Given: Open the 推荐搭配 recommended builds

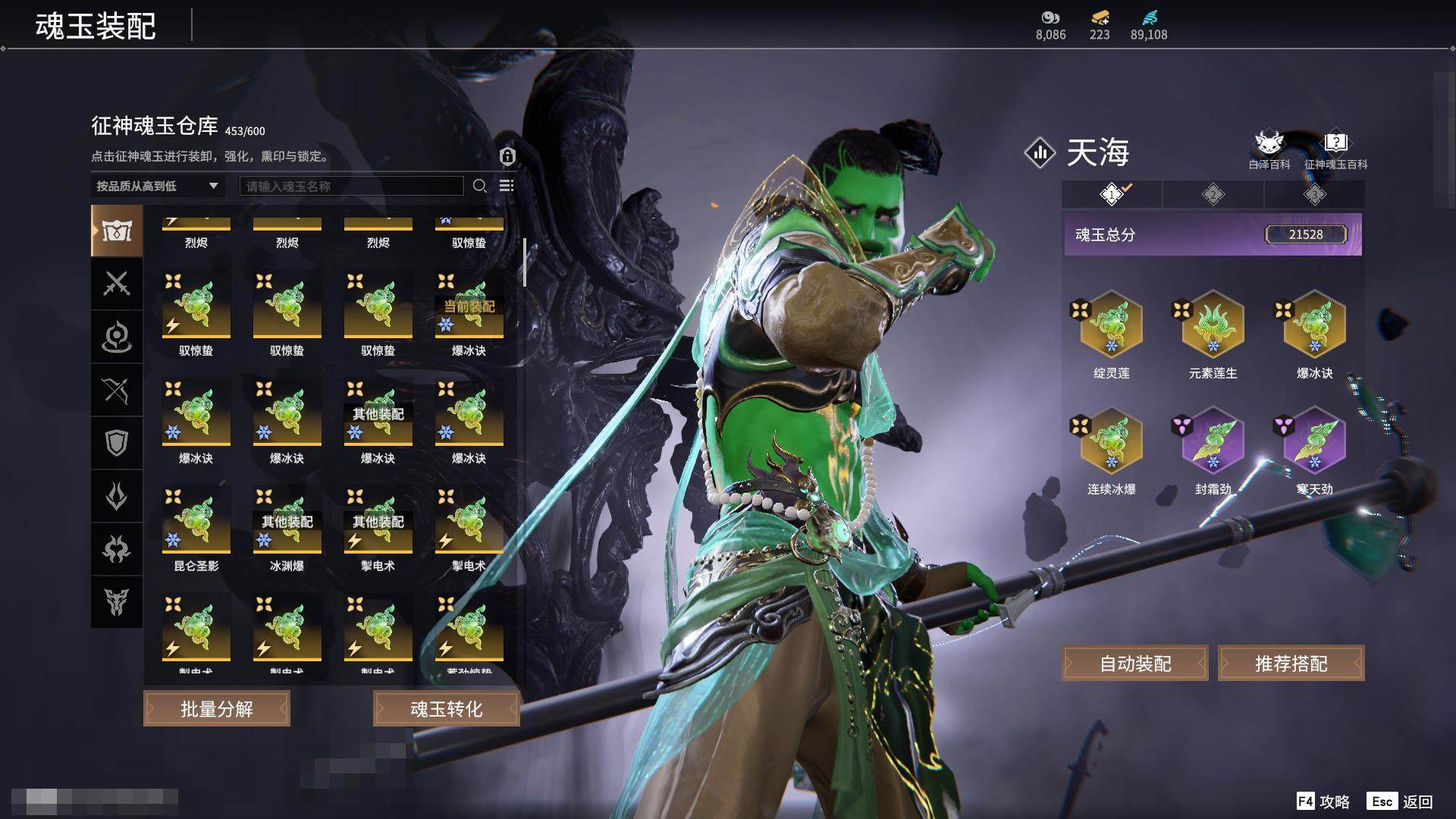Looking at the screenshot, I should point(1291,664).
